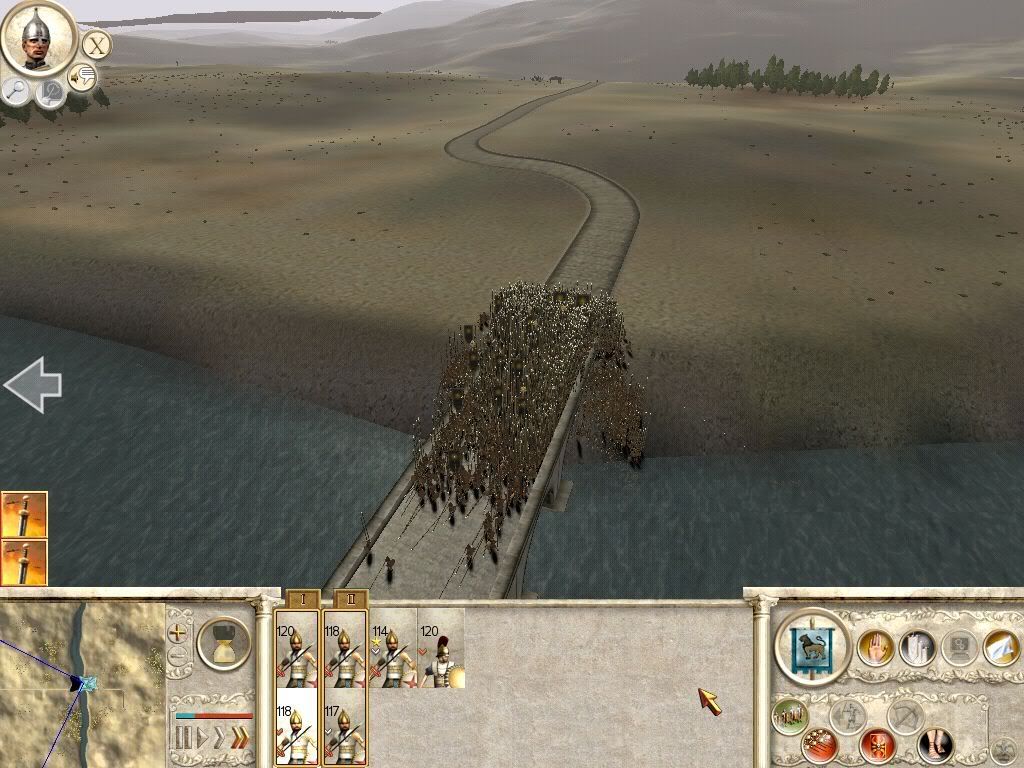Toggle the advisor speech bubble button

pos(82,76)
